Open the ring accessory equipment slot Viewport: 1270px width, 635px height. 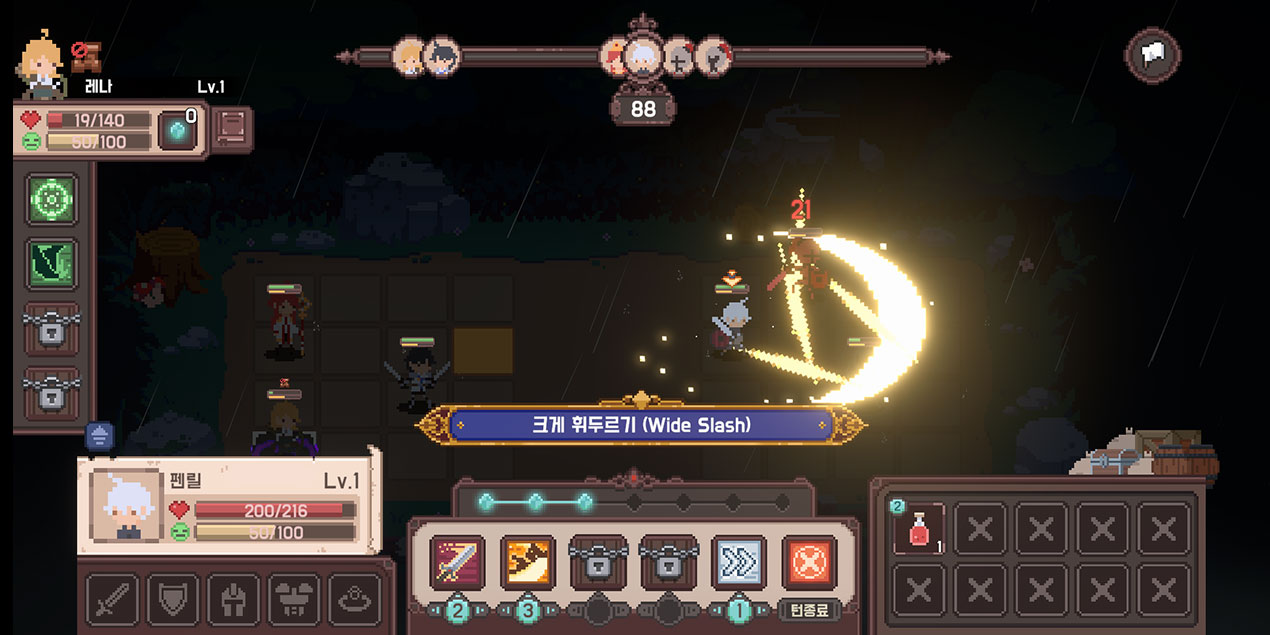pos(355,599)
